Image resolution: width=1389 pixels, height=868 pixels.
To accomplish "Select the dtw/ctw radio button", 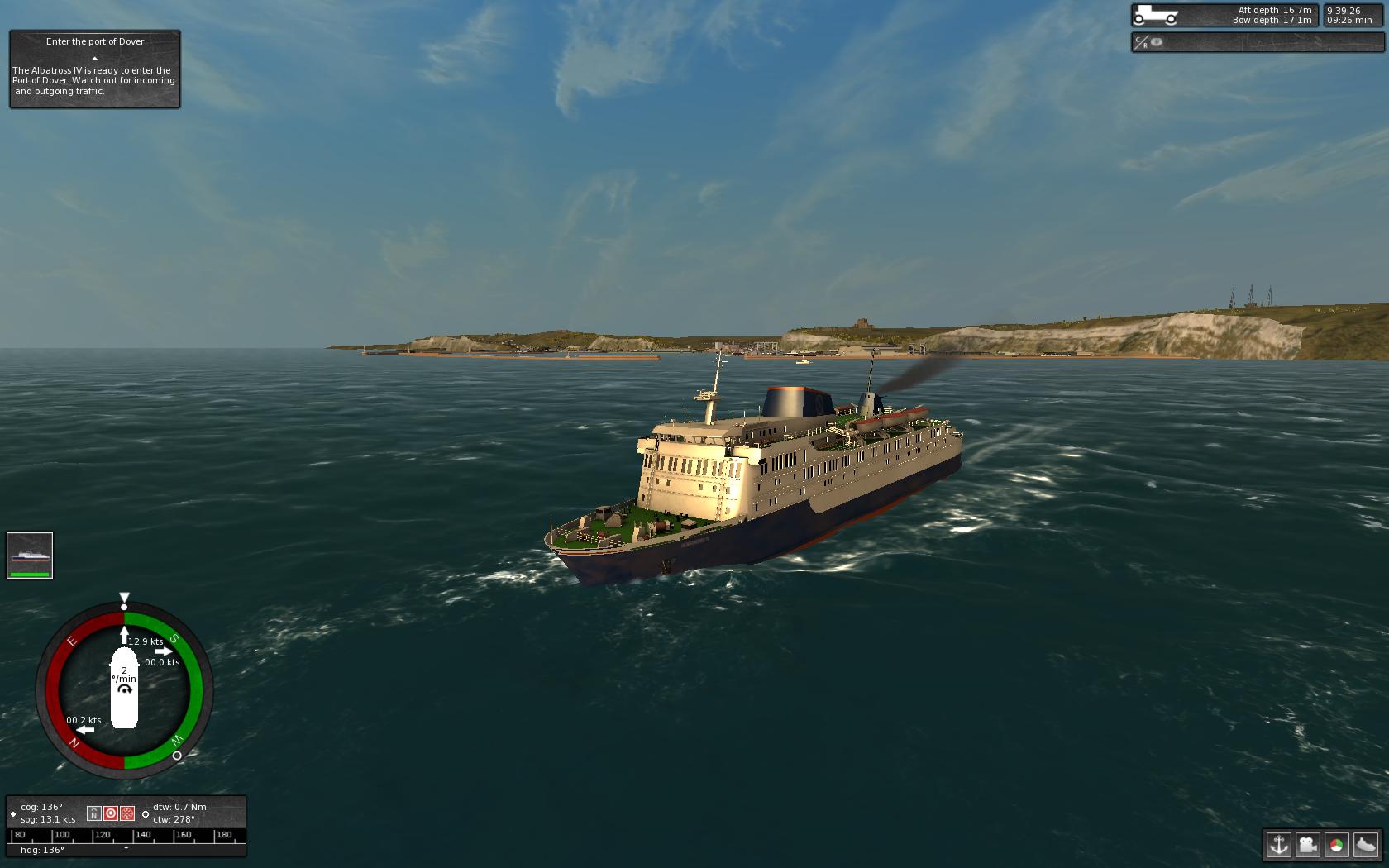I will coord(146,814).
